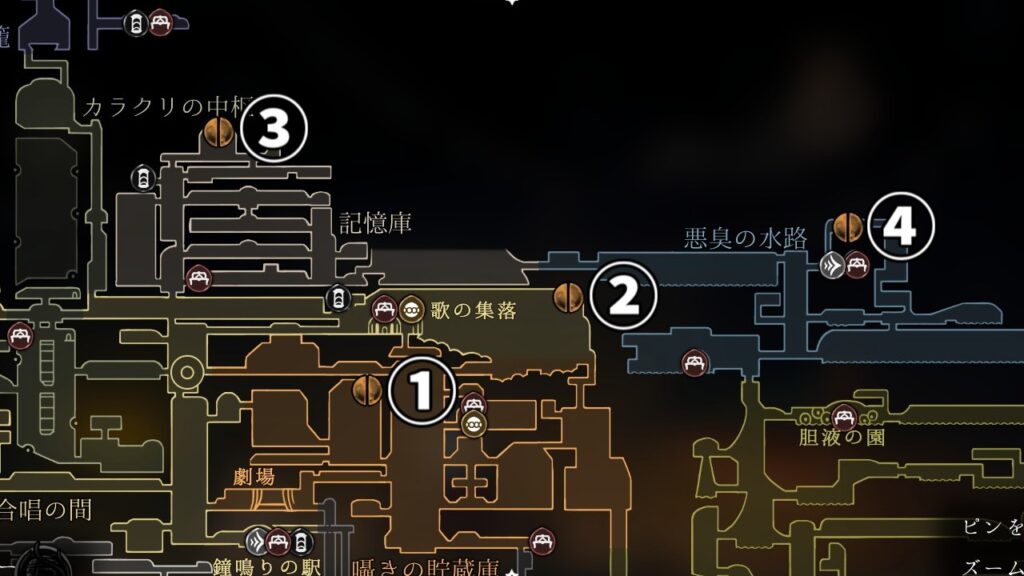
Task: Click the bench marker left of 歌の集落
Action: pos(384,310)
